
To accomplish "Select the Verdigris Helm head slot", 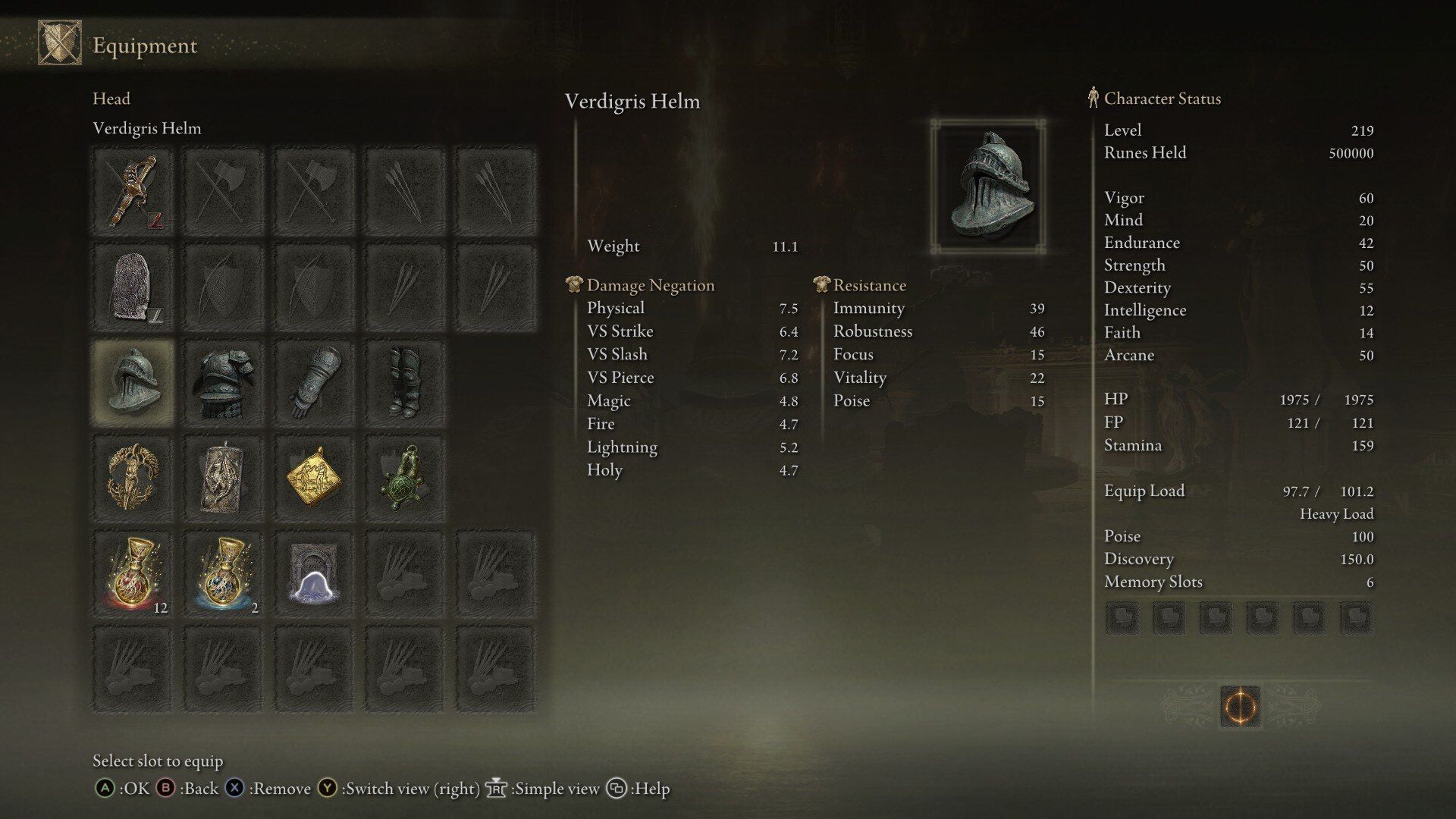I will pyautogui.click(x=133, y=381).
